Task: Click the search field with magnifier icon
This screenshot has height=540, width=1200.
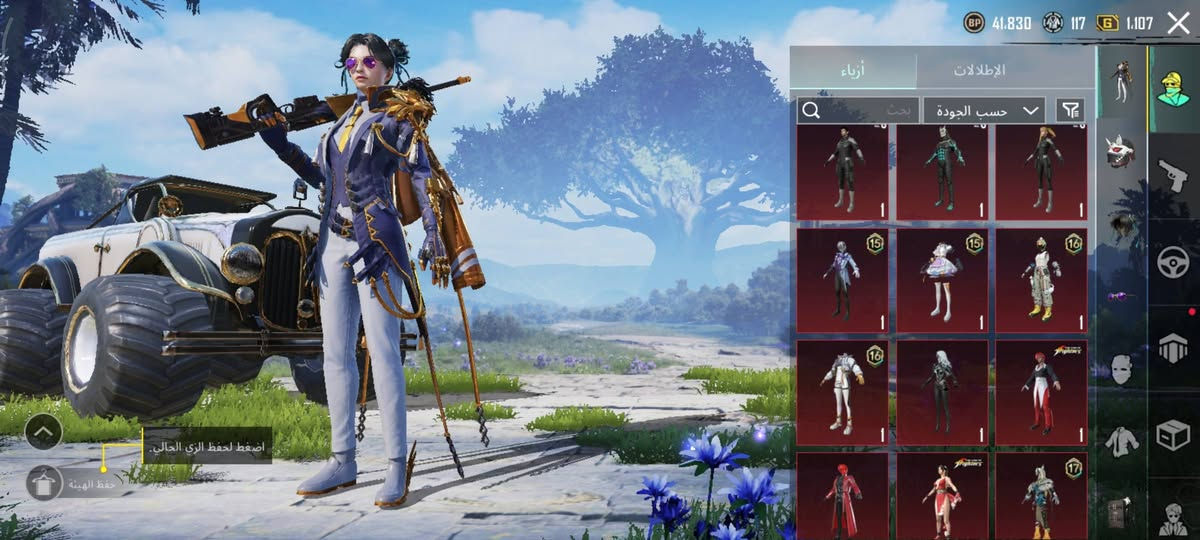Action: 857,110
